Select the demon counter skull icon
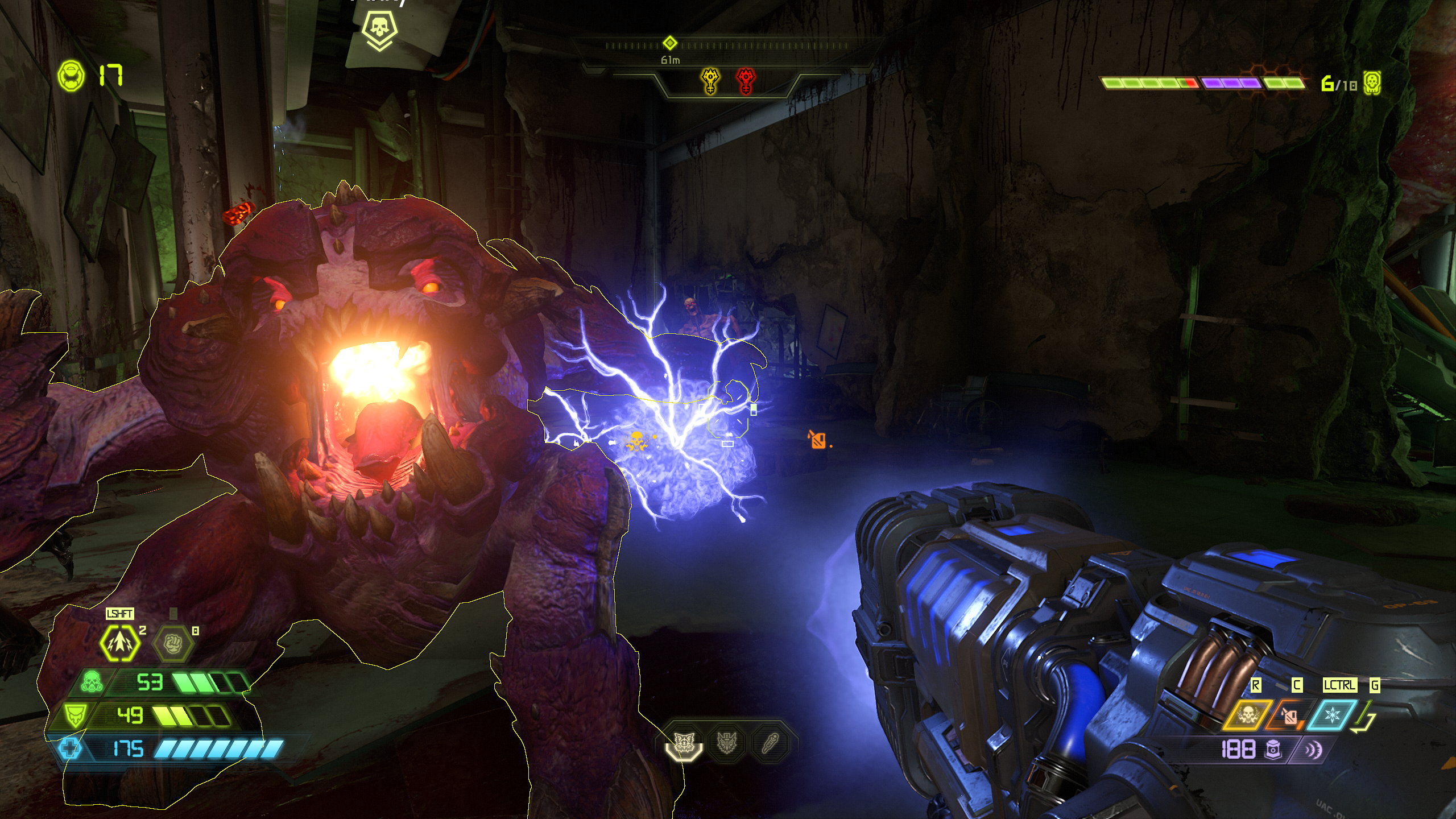The height and width of the screenshot is (819, 1456). (1372, 84)
